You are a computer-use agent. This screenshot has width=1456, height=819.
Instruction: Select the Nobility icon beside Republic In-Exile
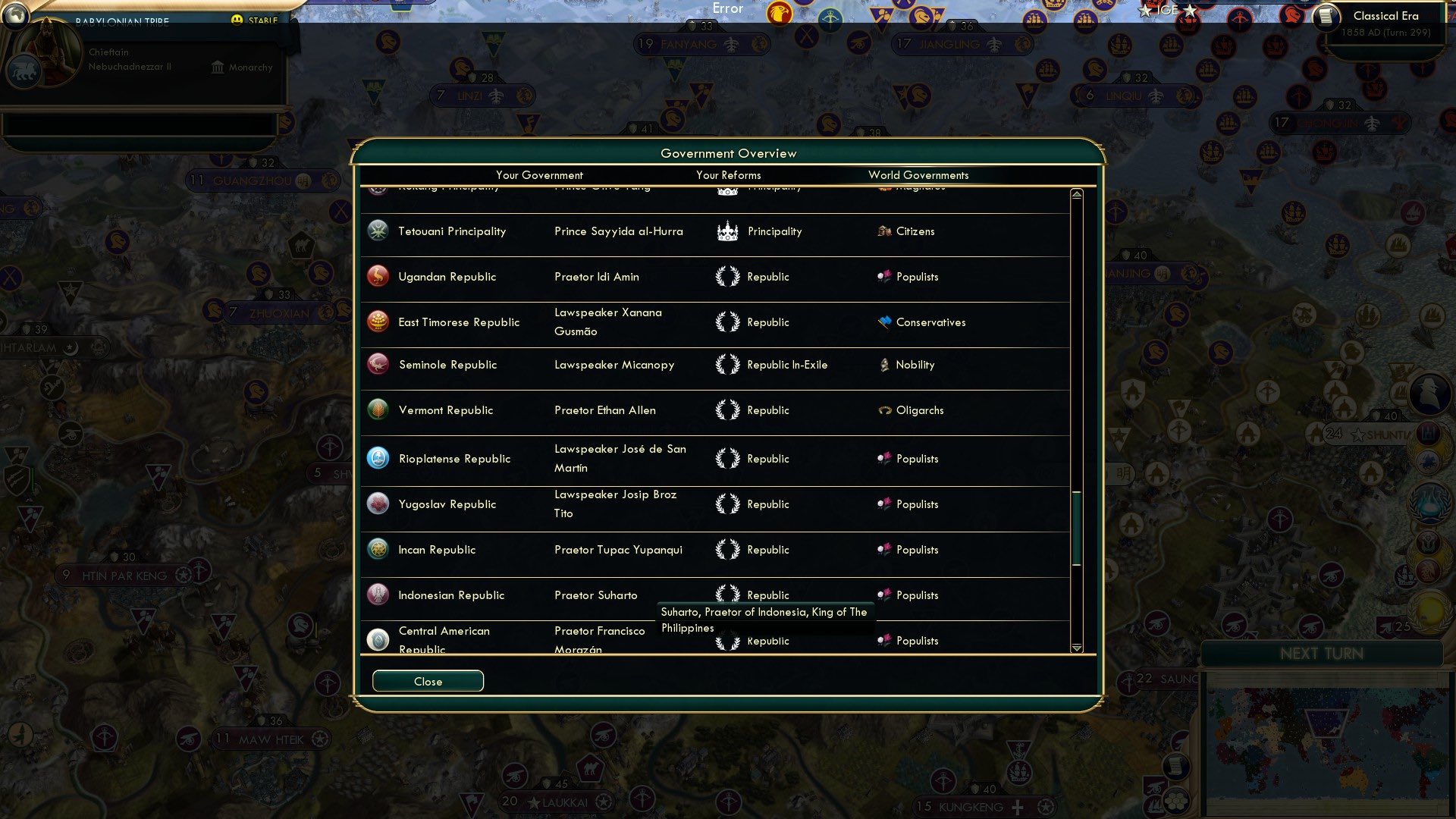[x=884, y=365]
